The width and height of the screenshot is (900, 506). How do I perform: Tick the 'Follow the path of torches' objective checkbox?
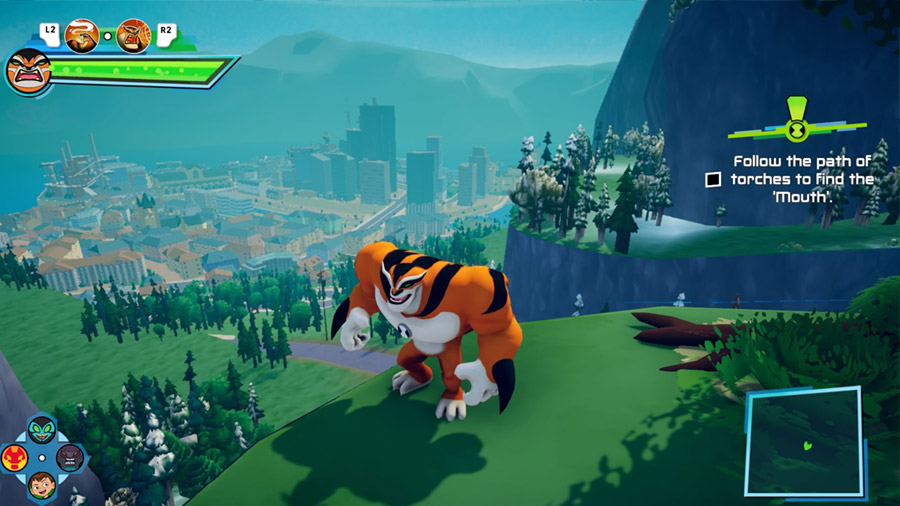point(713,180)
